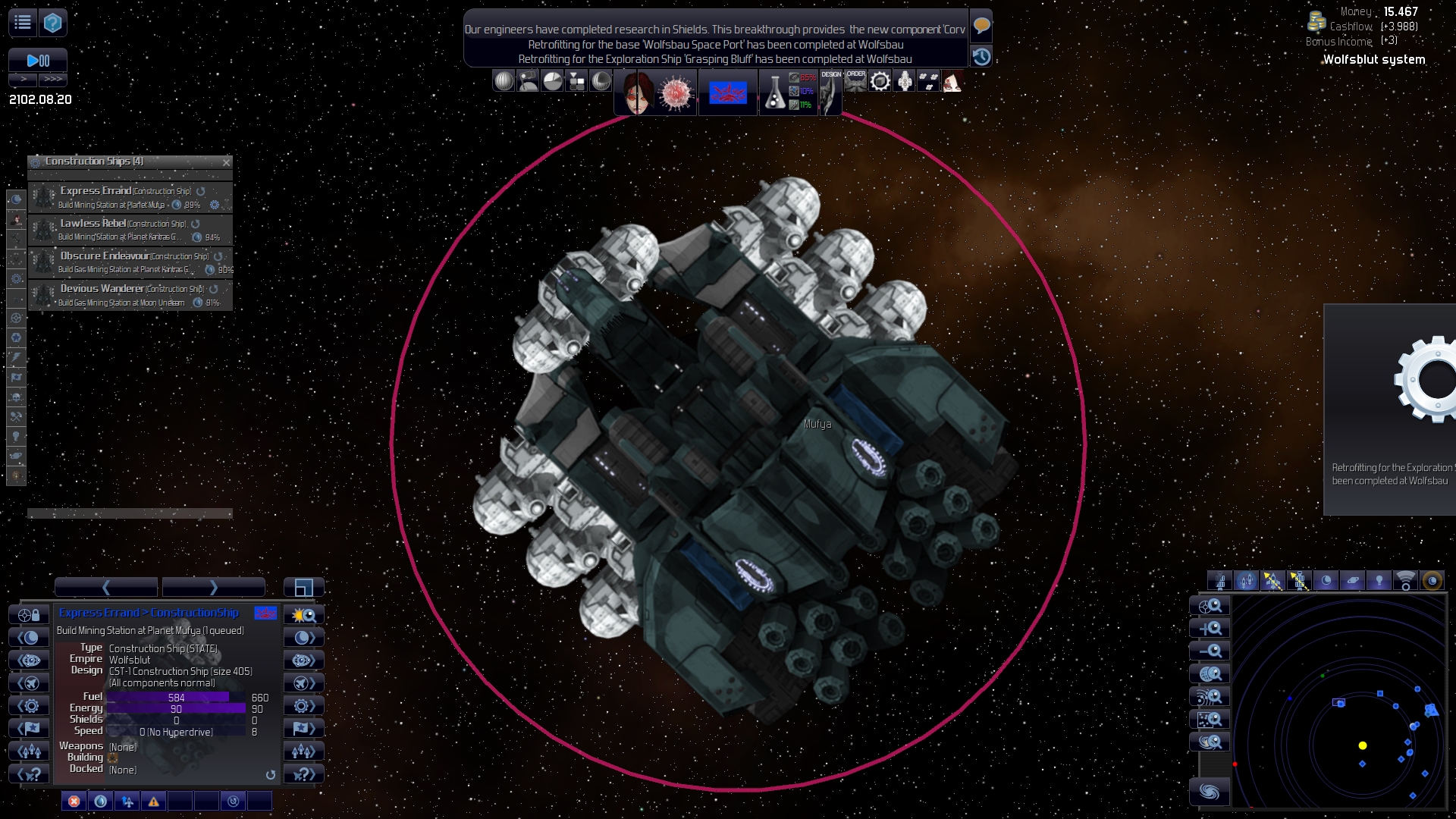Open the help hexagon button
This screenshot has height=819, width=1456.
click(52, 23)
